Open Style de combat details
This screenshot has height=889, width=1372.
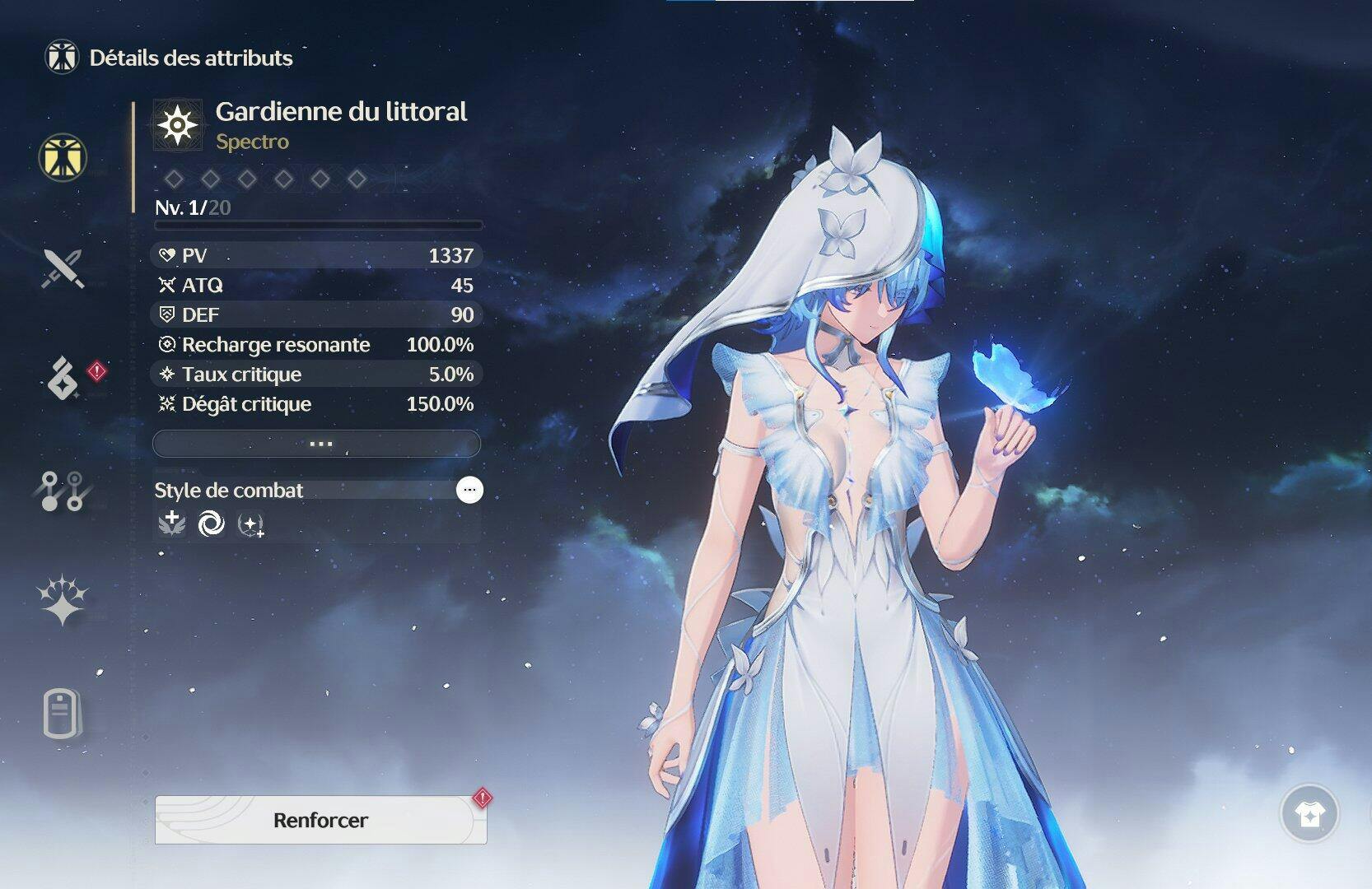469,490
